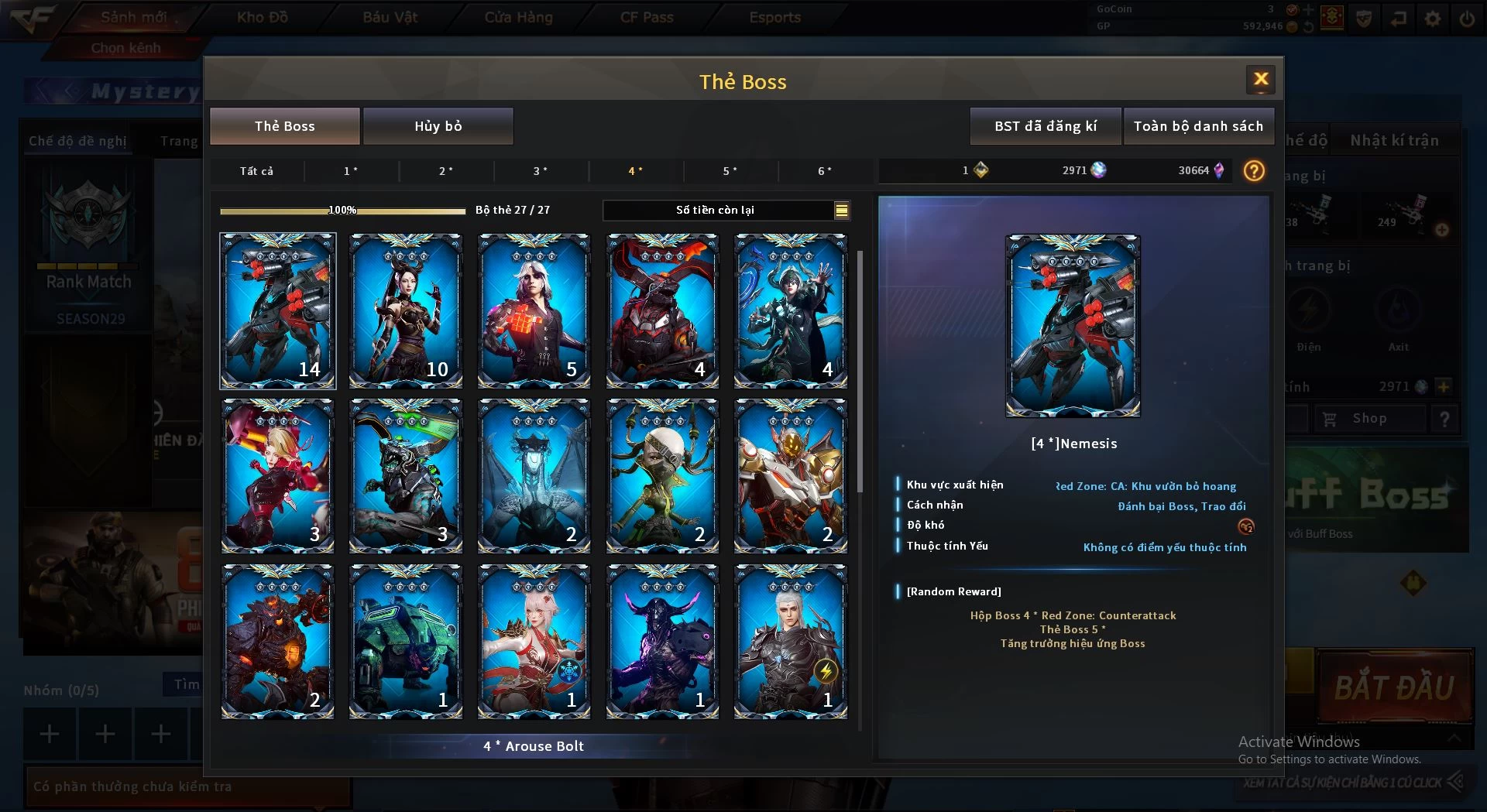Viewport: 1487px width, 812px height.
Task: Close the Thẻ Boss window
Action: tap(1261, 79)
